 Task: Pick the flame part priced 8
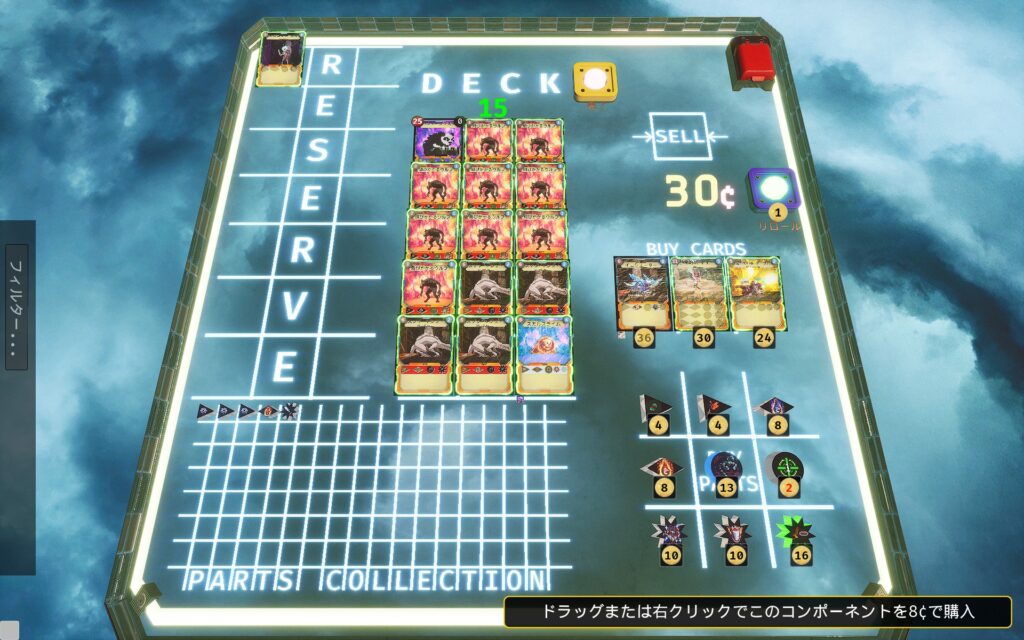(664, 468)
